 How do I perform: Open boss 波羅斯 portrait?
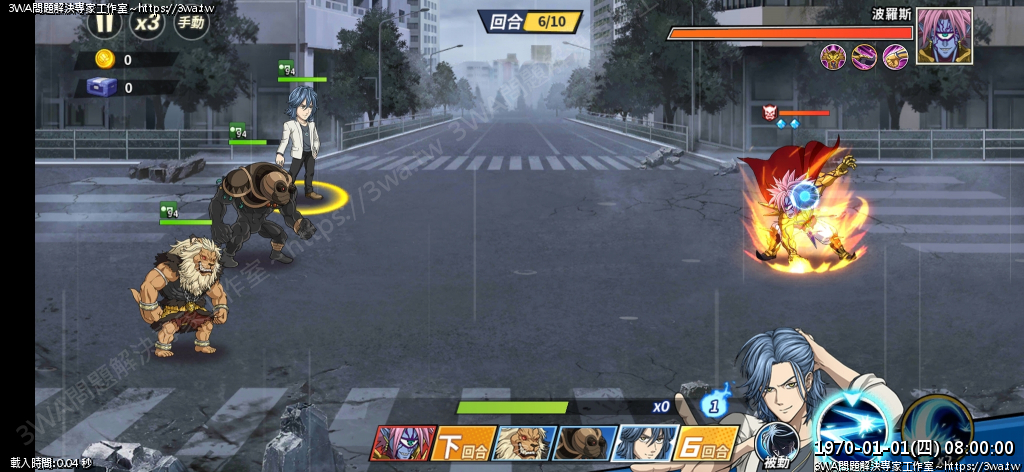[x=944, y=36]
